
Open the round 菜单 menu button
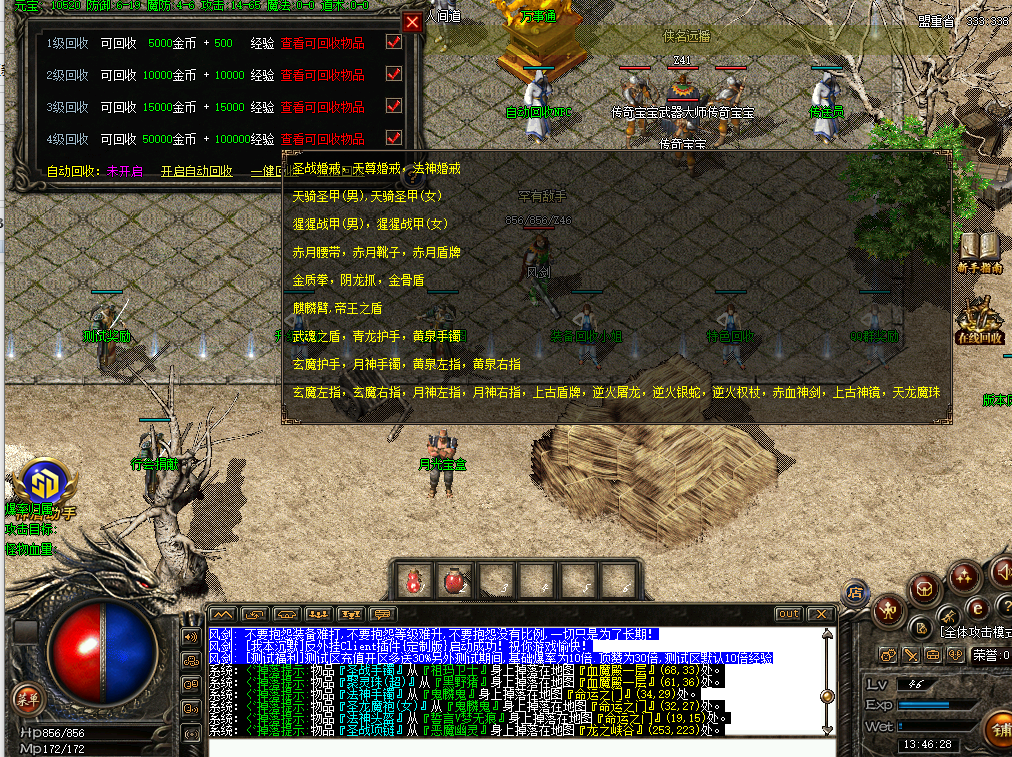[25, 697]
